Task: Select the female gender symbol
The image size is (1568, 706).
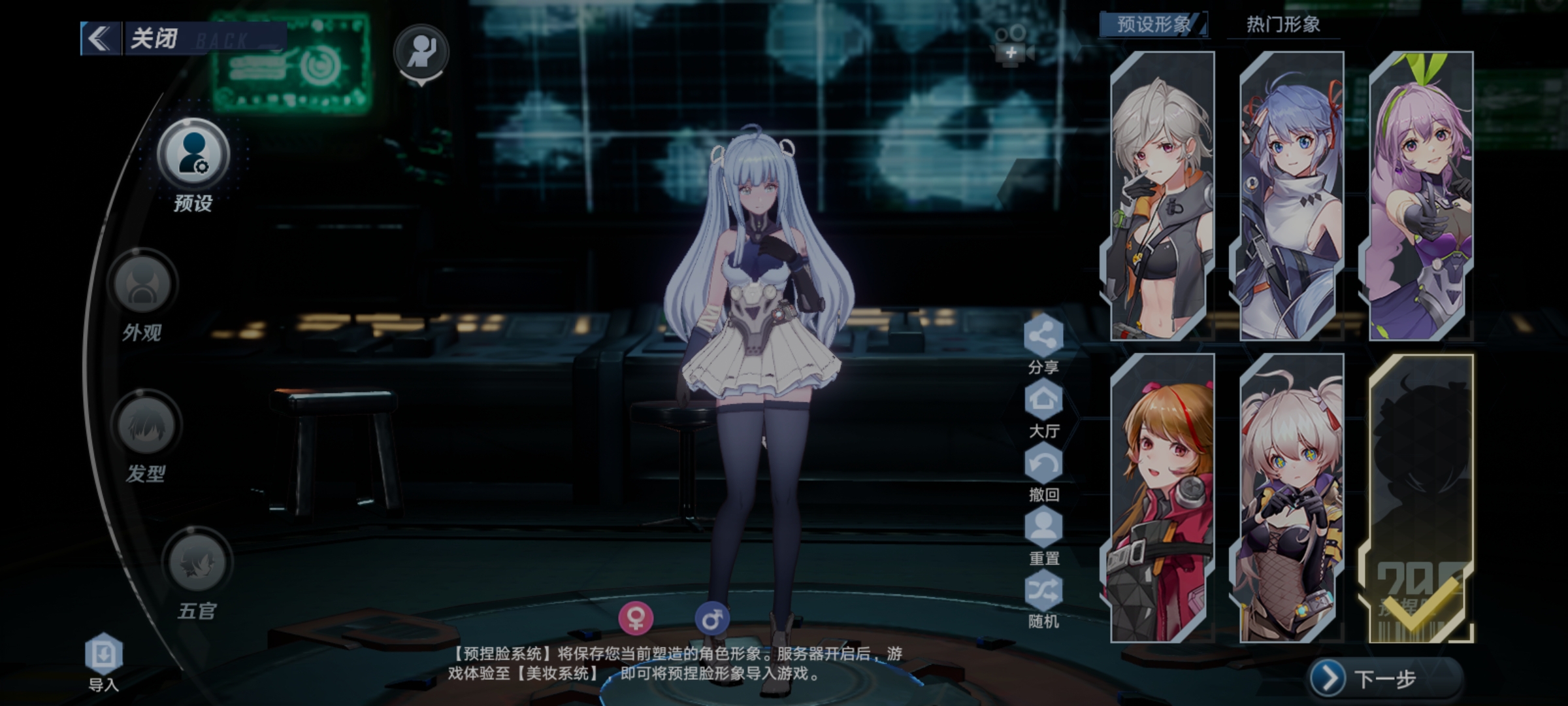Action: click(636, 618)
